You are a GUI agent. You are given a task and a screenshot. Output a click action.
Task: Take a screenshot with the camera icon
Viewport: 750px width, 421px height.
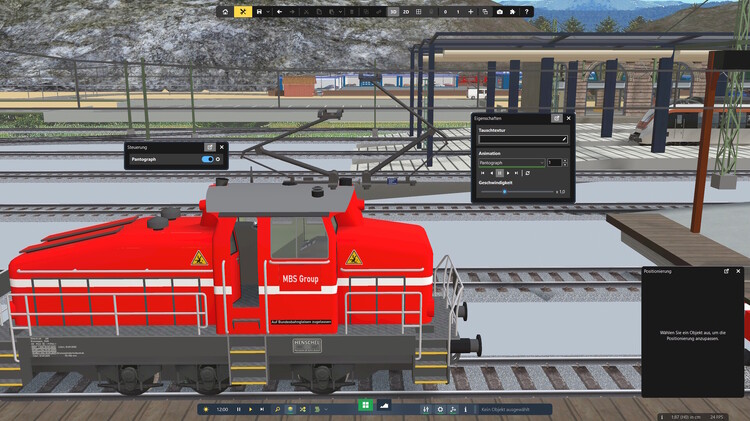click(x=499, y=12)
